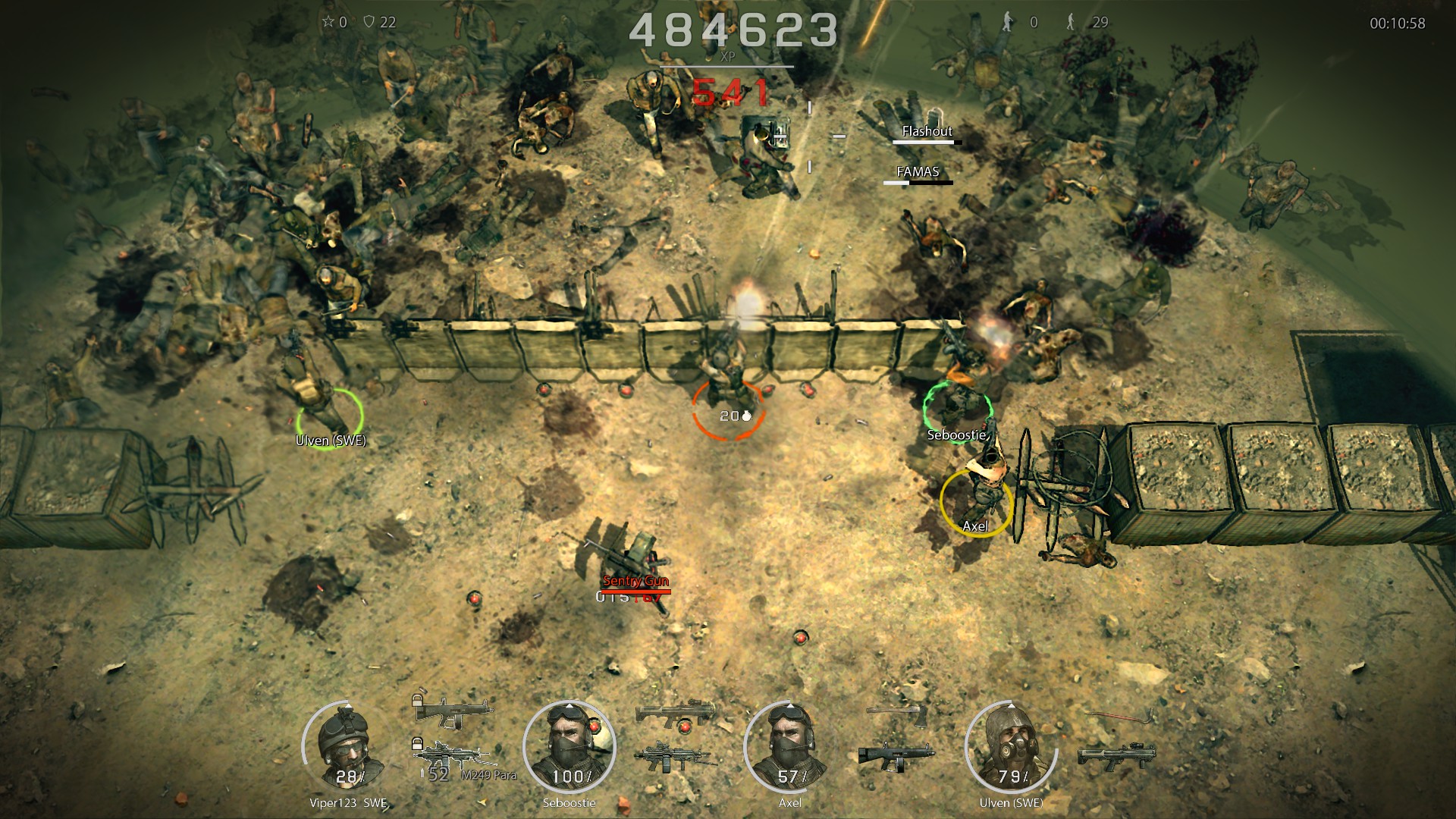Click the zombie counter icon showing 0
Screen dimensions: 1456x819
coord(1007,20)
